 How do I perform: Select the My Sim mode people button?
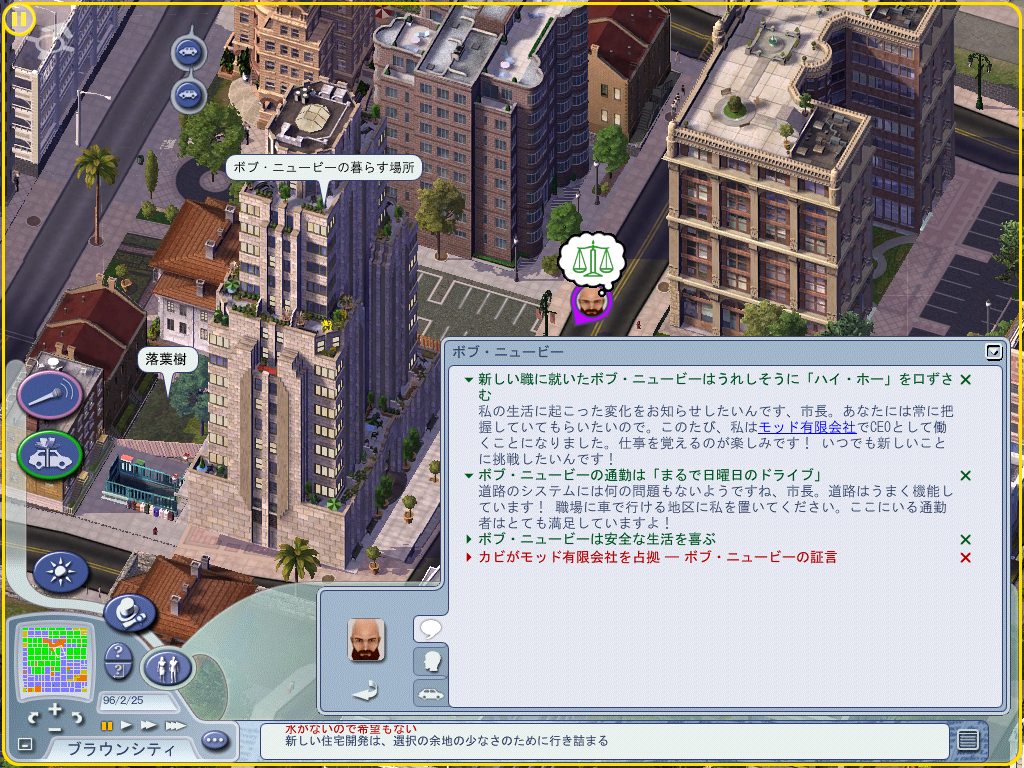click(166, 667)
